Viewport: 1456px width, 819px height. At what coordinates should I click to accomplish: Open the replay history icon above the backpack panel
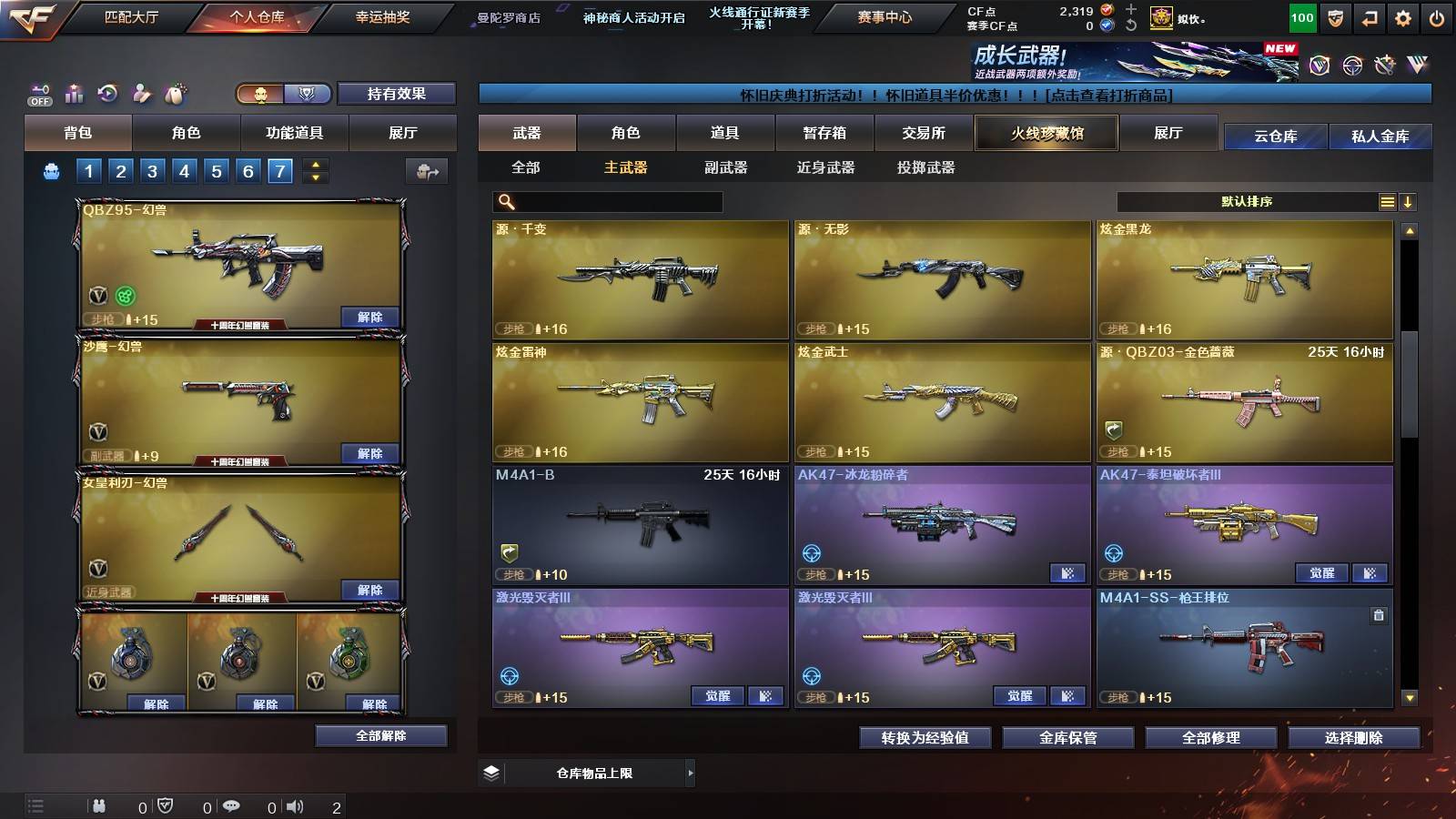coord(107,91)
